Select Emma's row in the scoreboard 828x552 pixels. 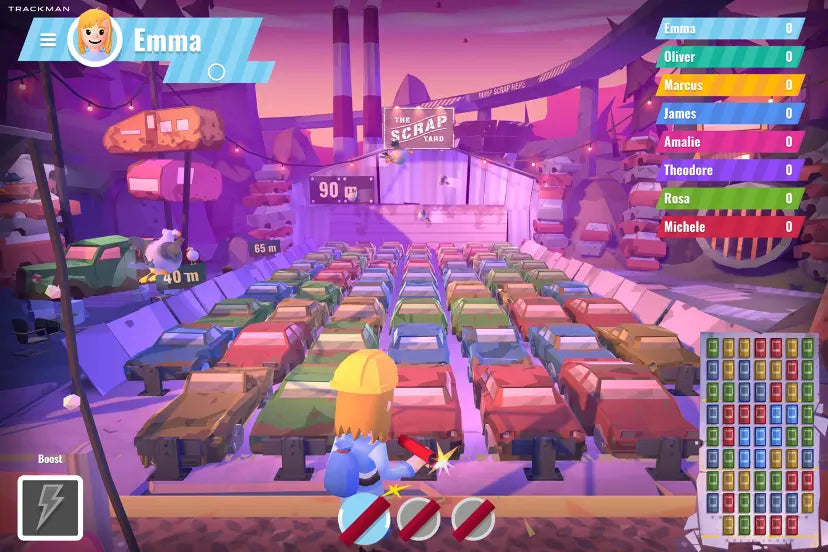(x=729, y=29)
